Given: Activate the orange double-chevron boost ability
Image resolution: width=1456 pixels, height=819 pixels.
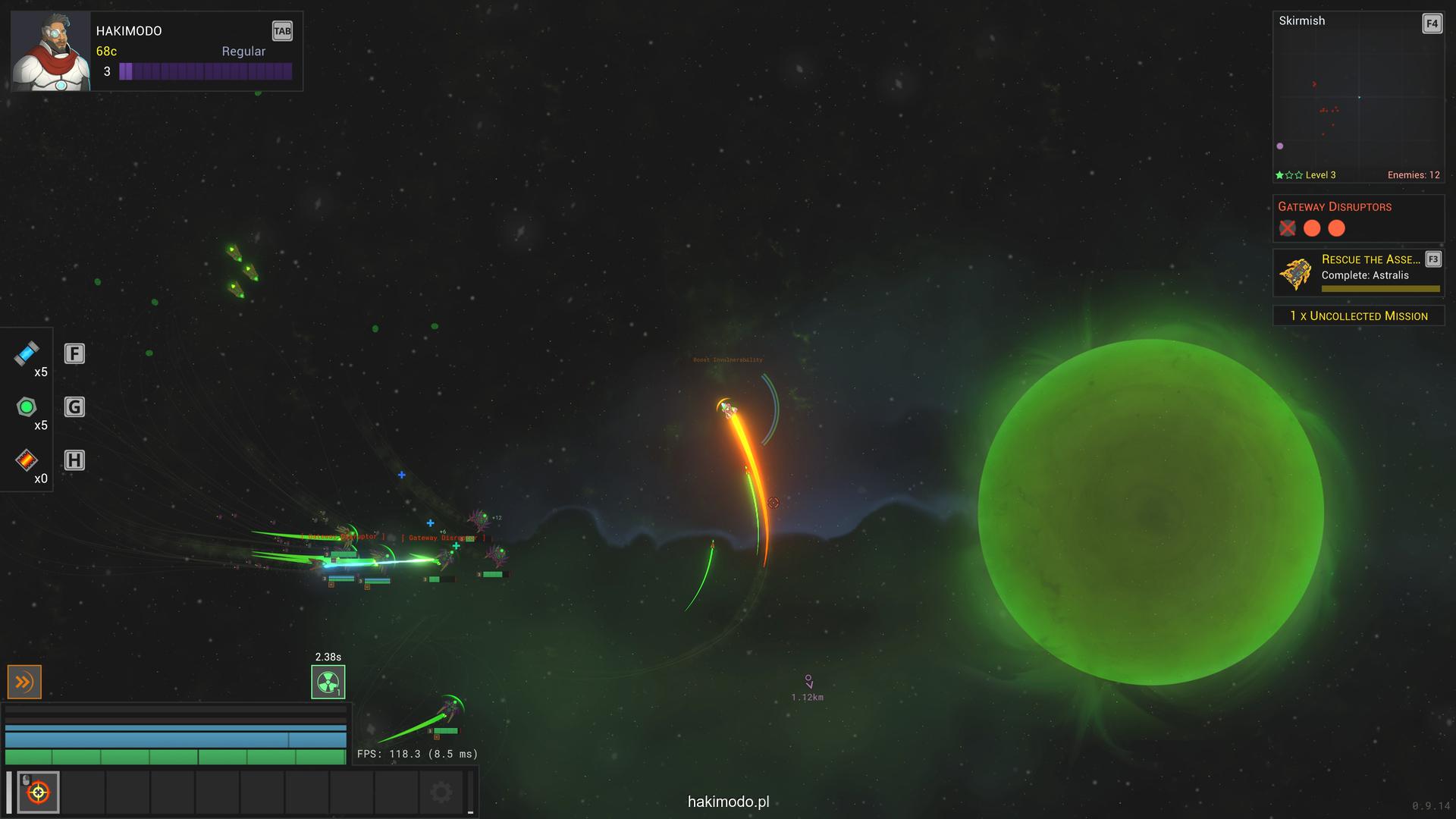Looking at the screenshot, I should point(24,682).
